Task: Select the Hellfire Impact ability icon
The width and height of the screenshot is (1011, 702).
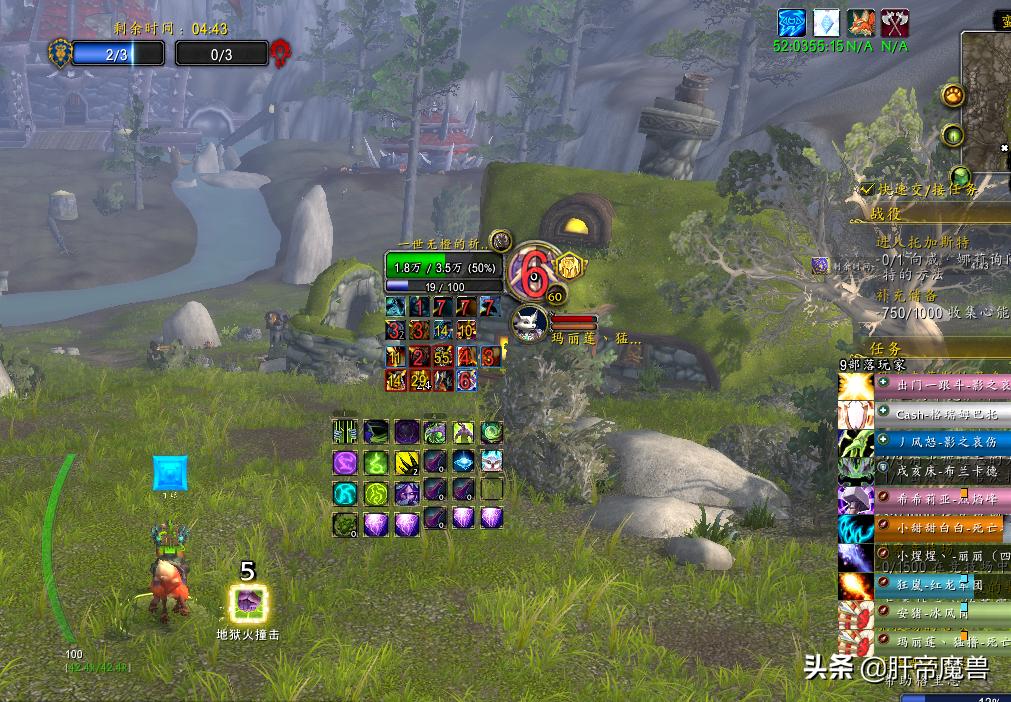Action: [247, 603]
